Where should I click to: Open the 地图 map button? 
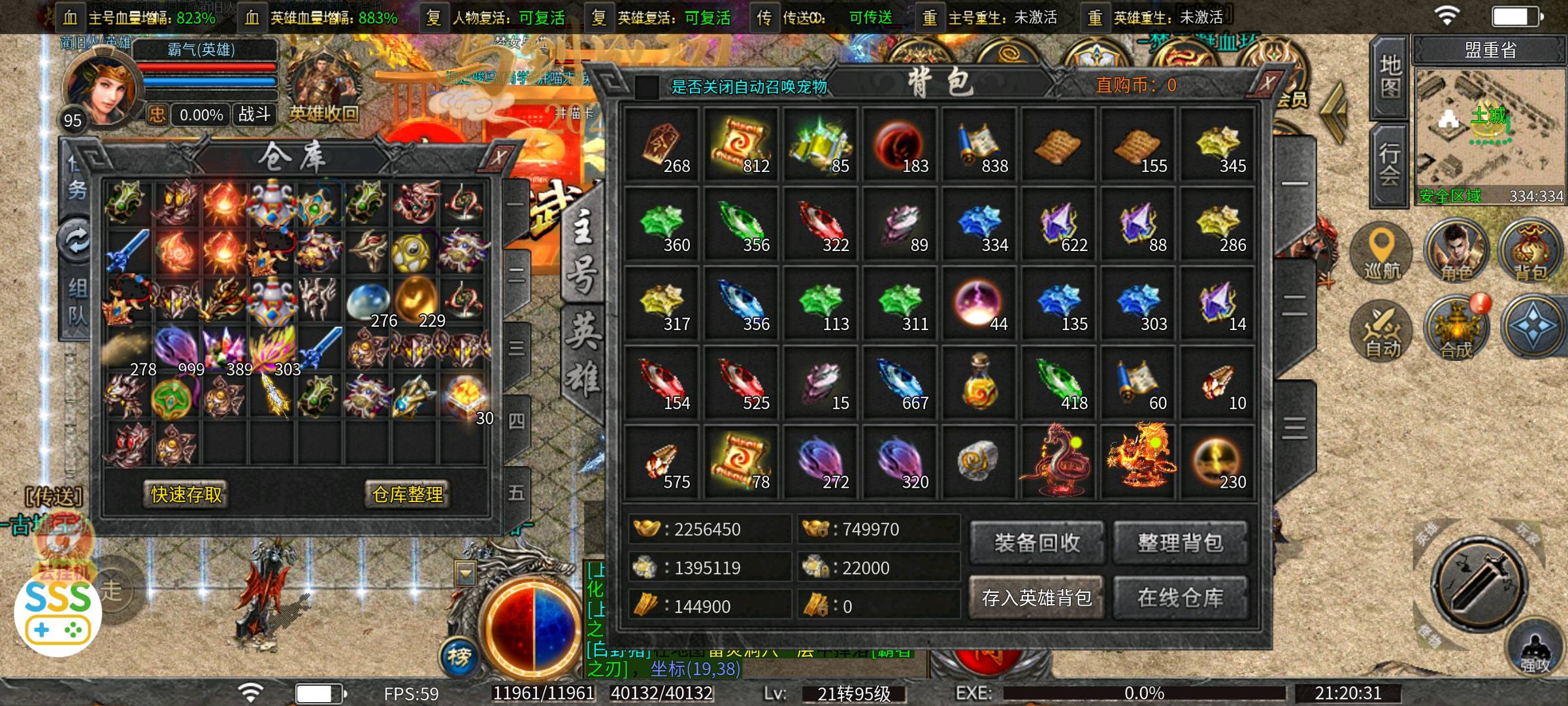pos(1389,77)
